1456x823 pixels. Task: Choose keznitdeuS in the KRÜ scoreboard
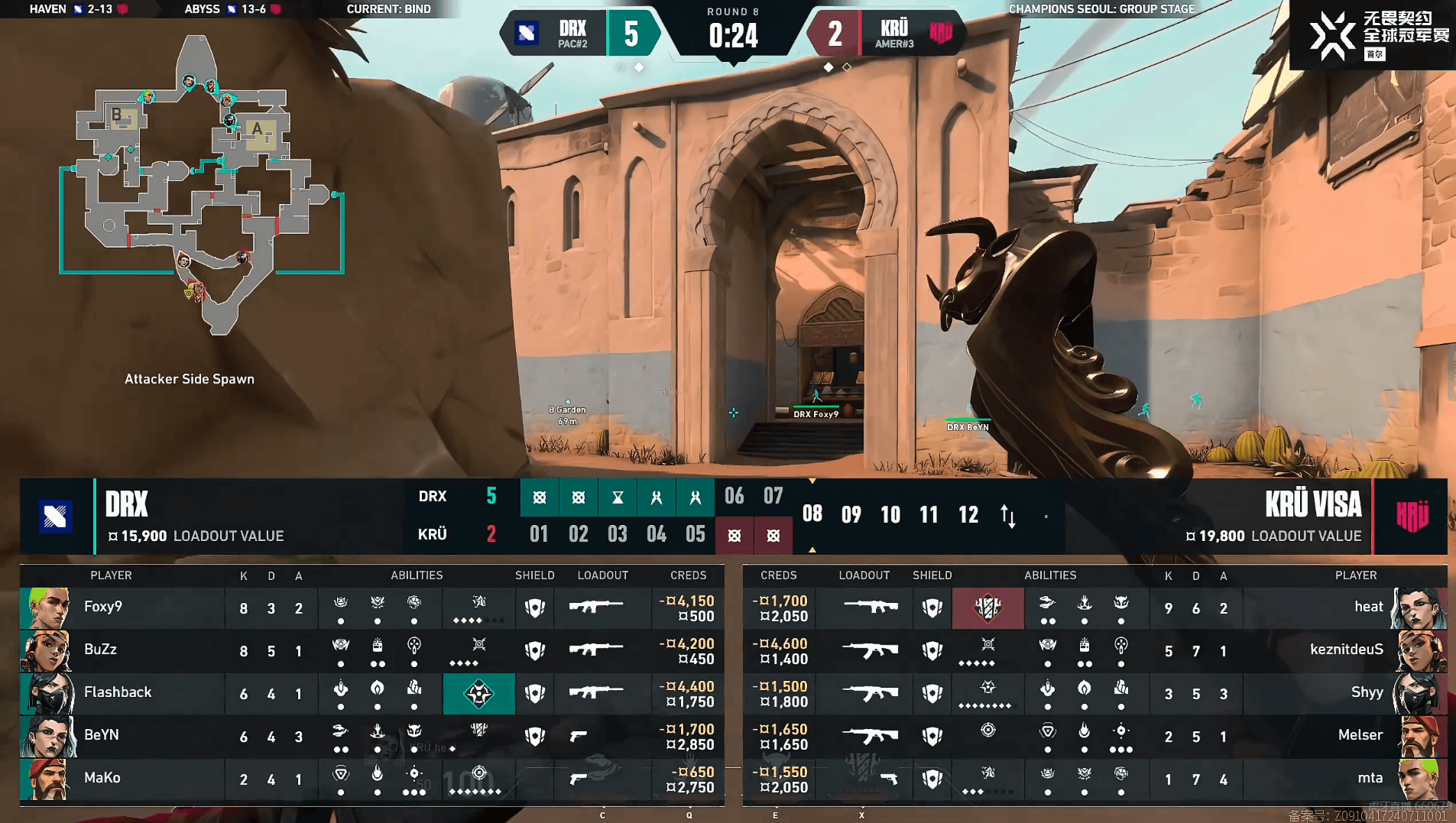coord(1346,650)
